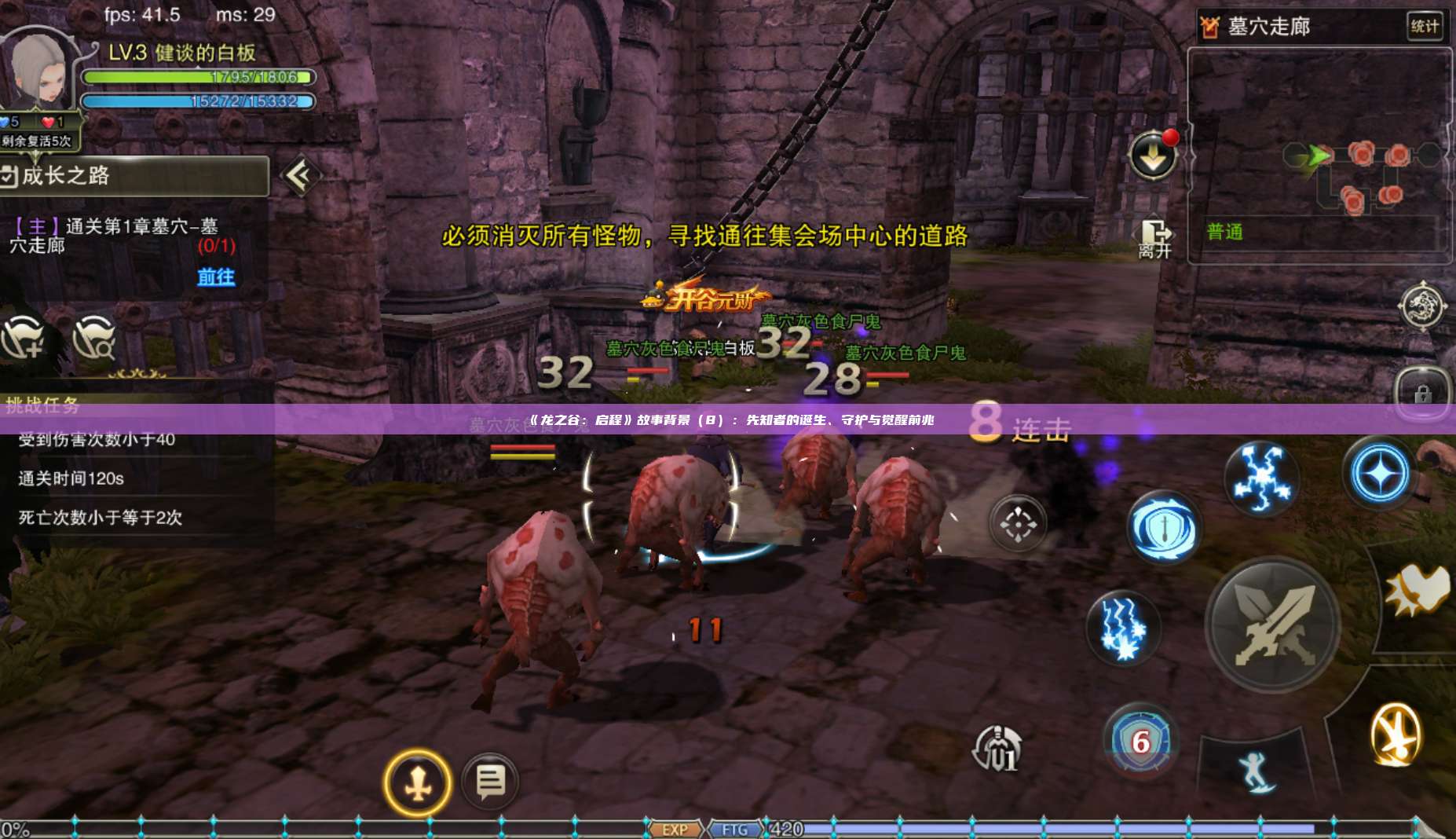The height and width of the screenshot is (839, 1456).
Task: Open the 统计 statistics panel
Action: coord(1429,25)
